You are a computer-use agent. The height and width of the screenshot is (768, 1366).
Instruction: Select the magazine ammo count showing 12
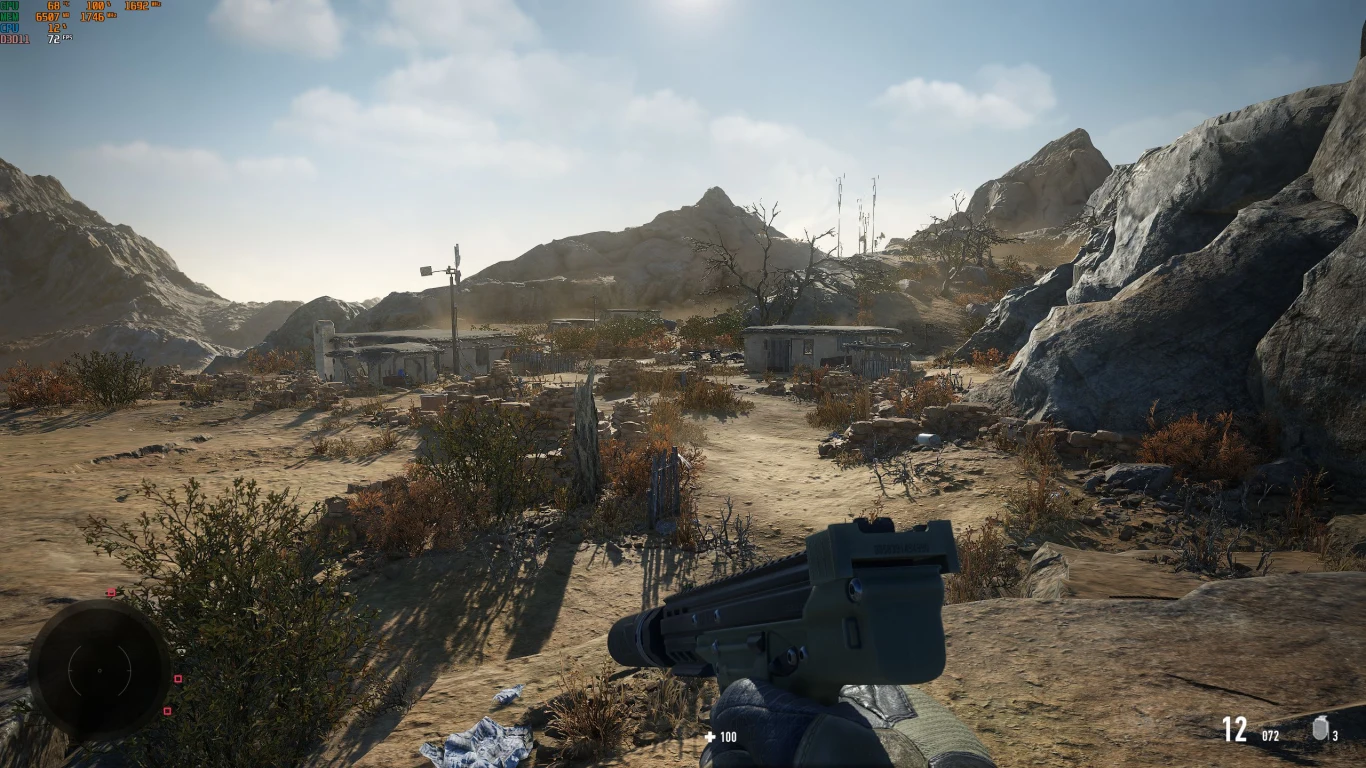[x=1234, y=730]
